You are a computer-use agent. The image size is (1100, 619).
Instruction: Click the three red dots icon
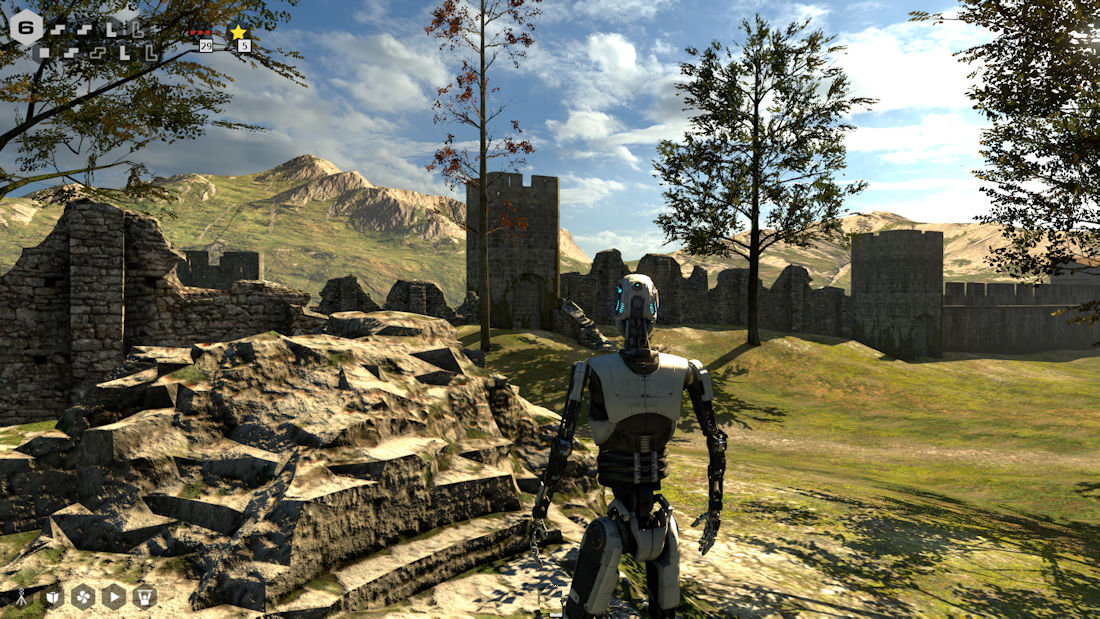200,32
